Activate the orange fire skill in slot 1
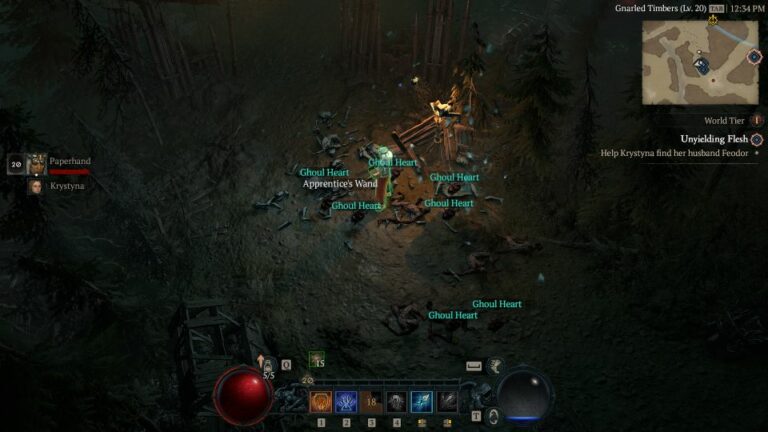The image size is (768, 432). [321, 402]
